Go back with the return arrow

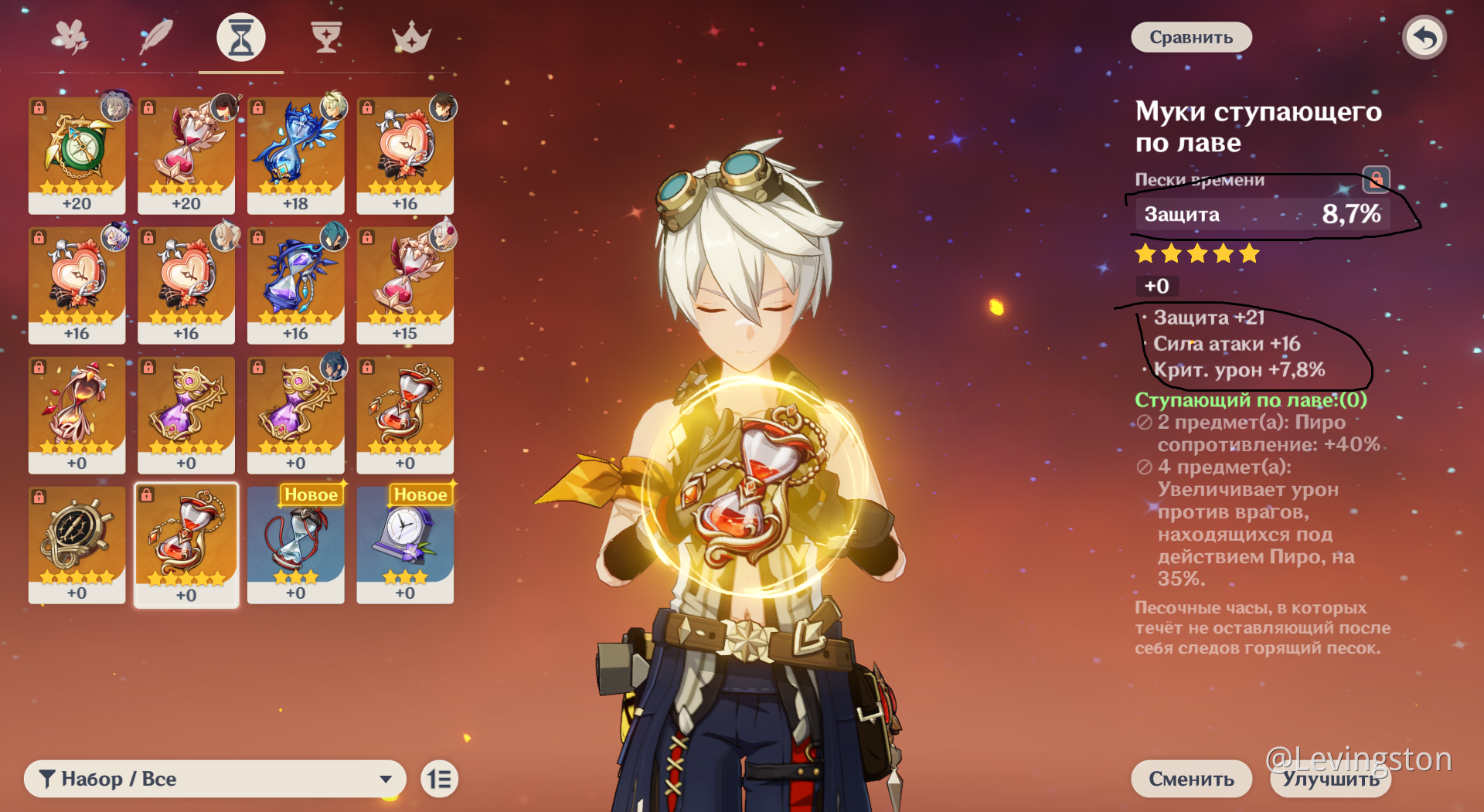[1424, 37]
